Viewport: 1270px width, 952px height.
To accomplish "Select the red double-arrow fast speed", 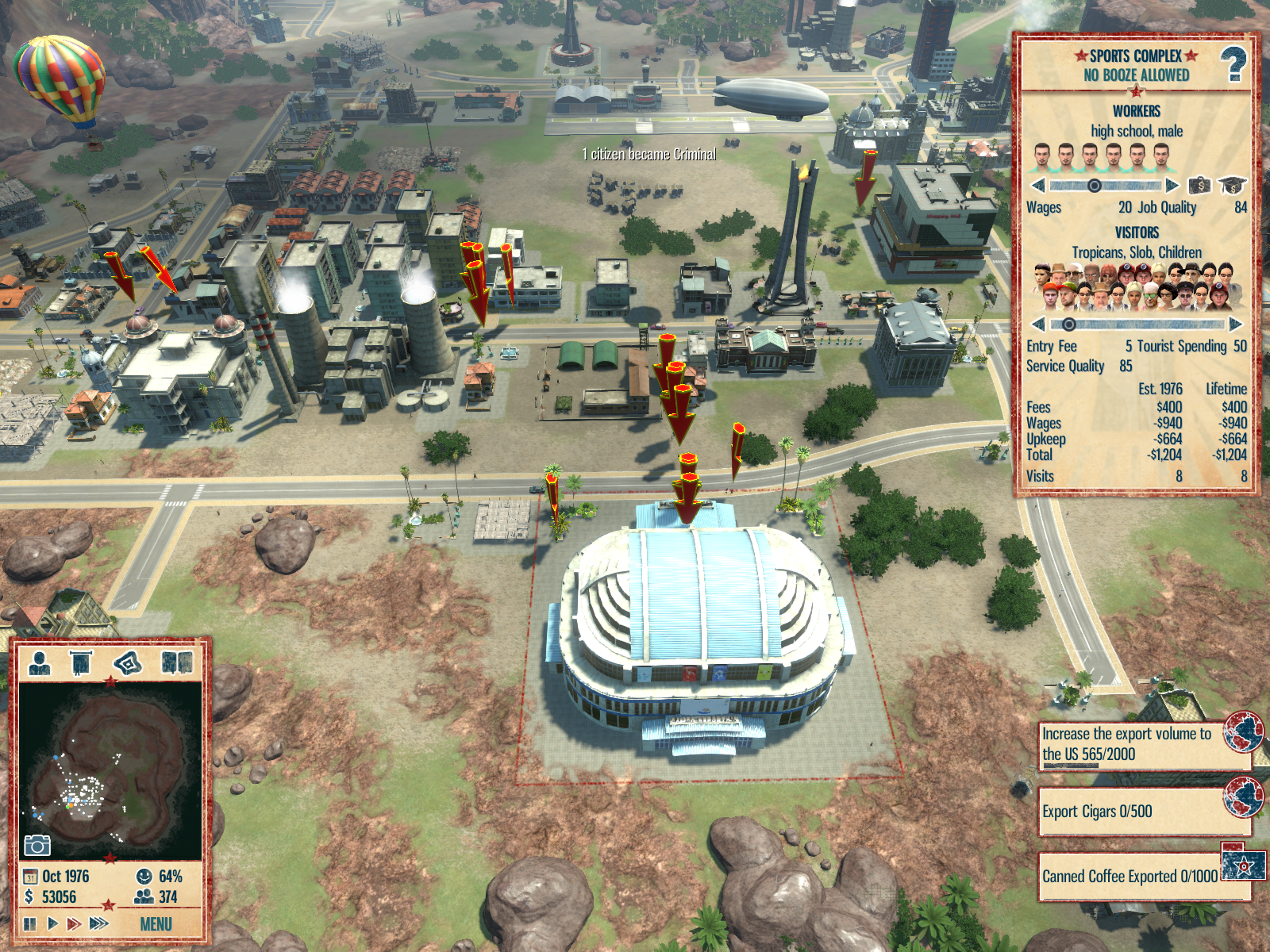I will coord(74,923).
